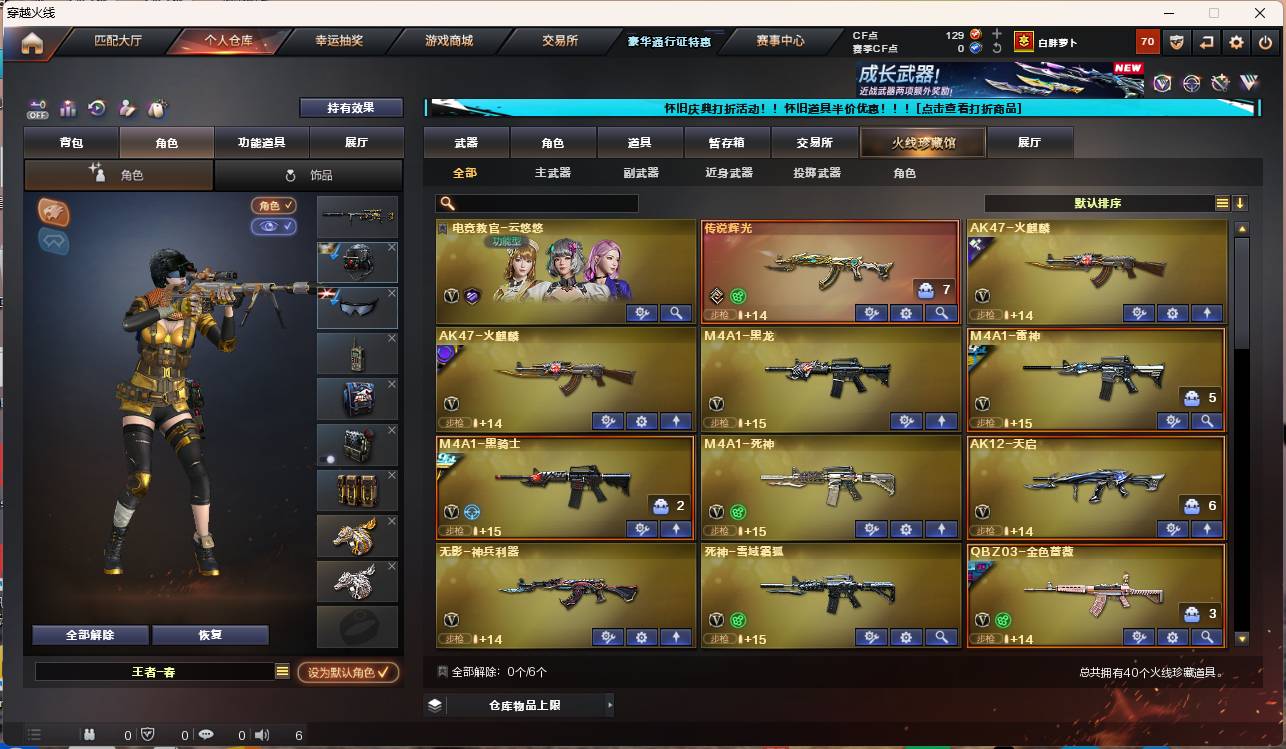The width and height of the screenshot is (1286, 749).
Task: Toggle the eye visibility icon on the character panel
Action: tap(273, 227)
